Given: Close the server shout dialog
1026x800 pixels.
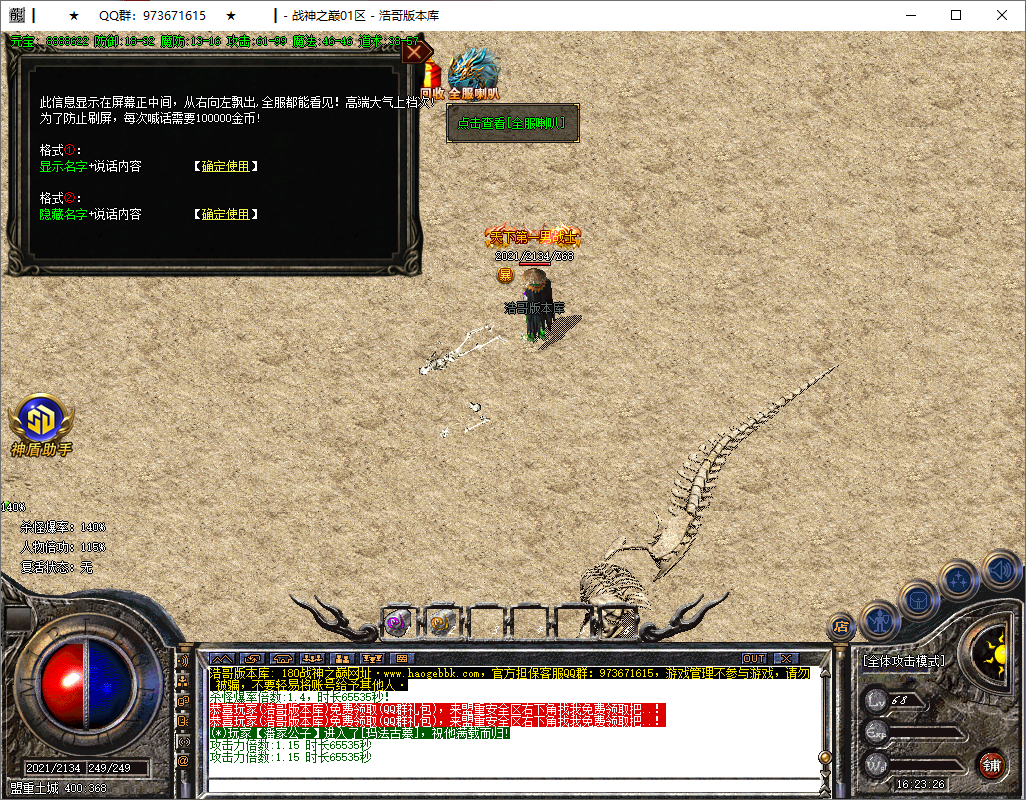Looking at the screenshot, I should coord(416,53).
